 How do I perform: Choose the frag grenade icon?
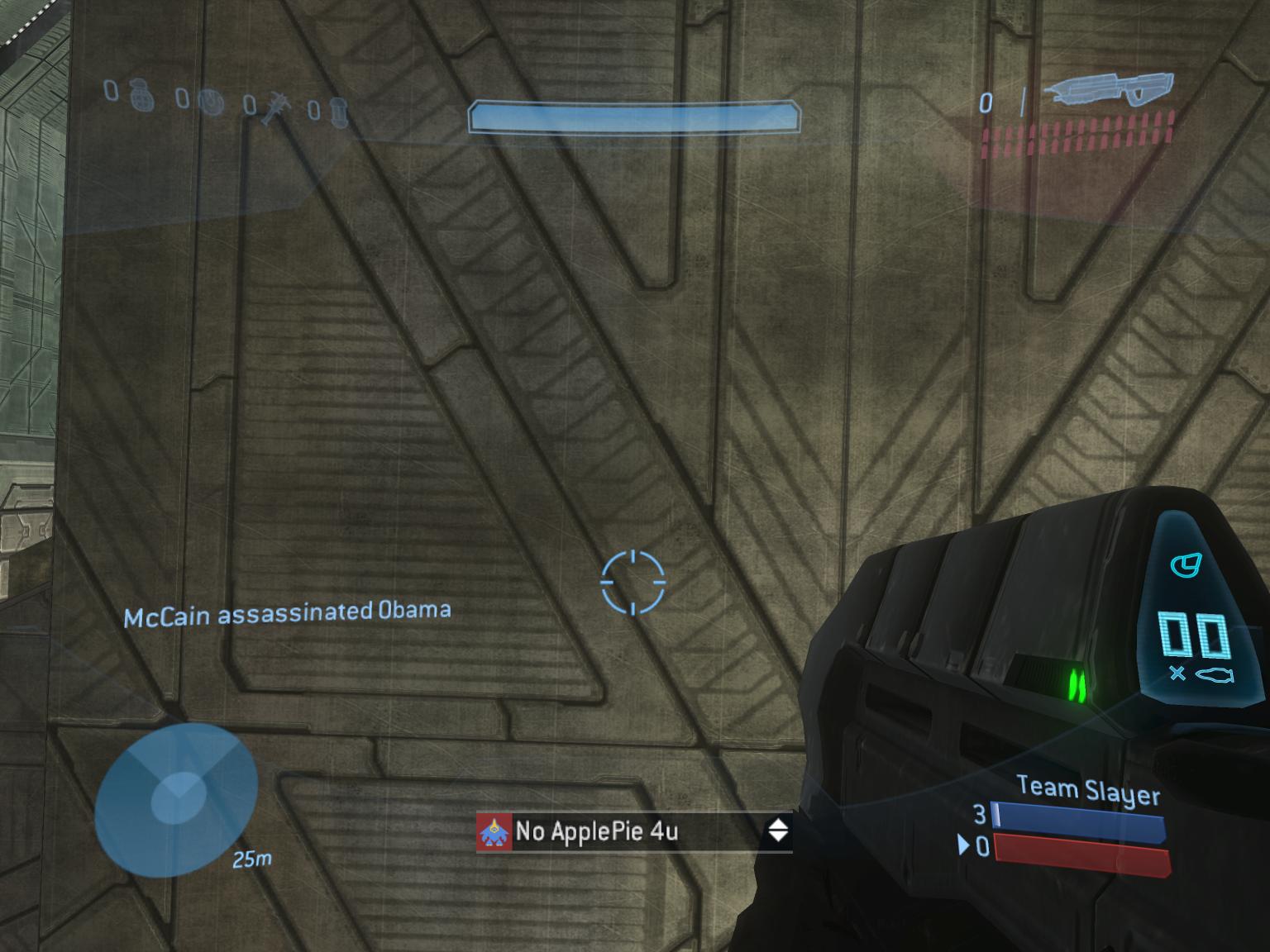(142, 96)
